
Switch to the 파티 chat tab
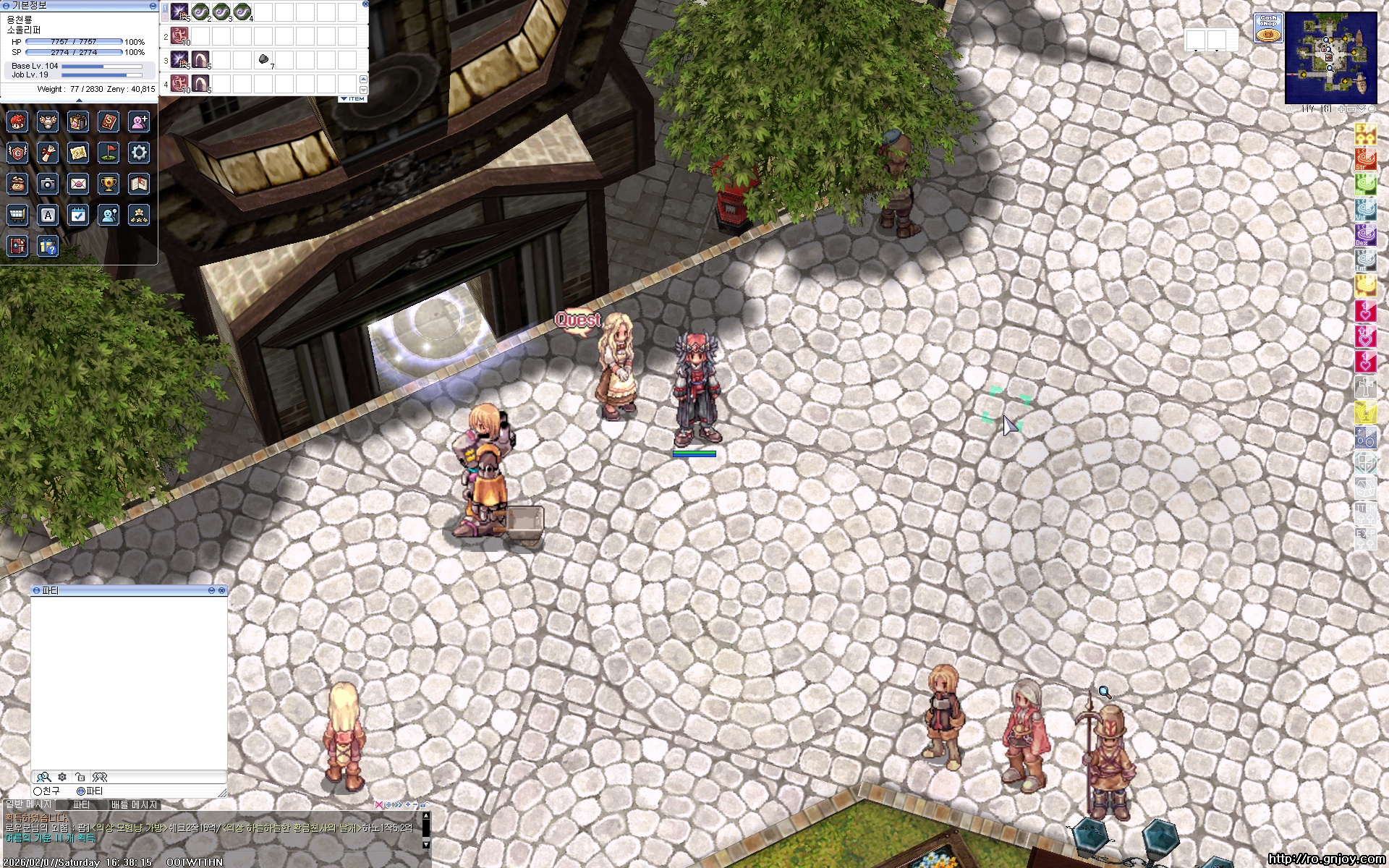[82, 804]
